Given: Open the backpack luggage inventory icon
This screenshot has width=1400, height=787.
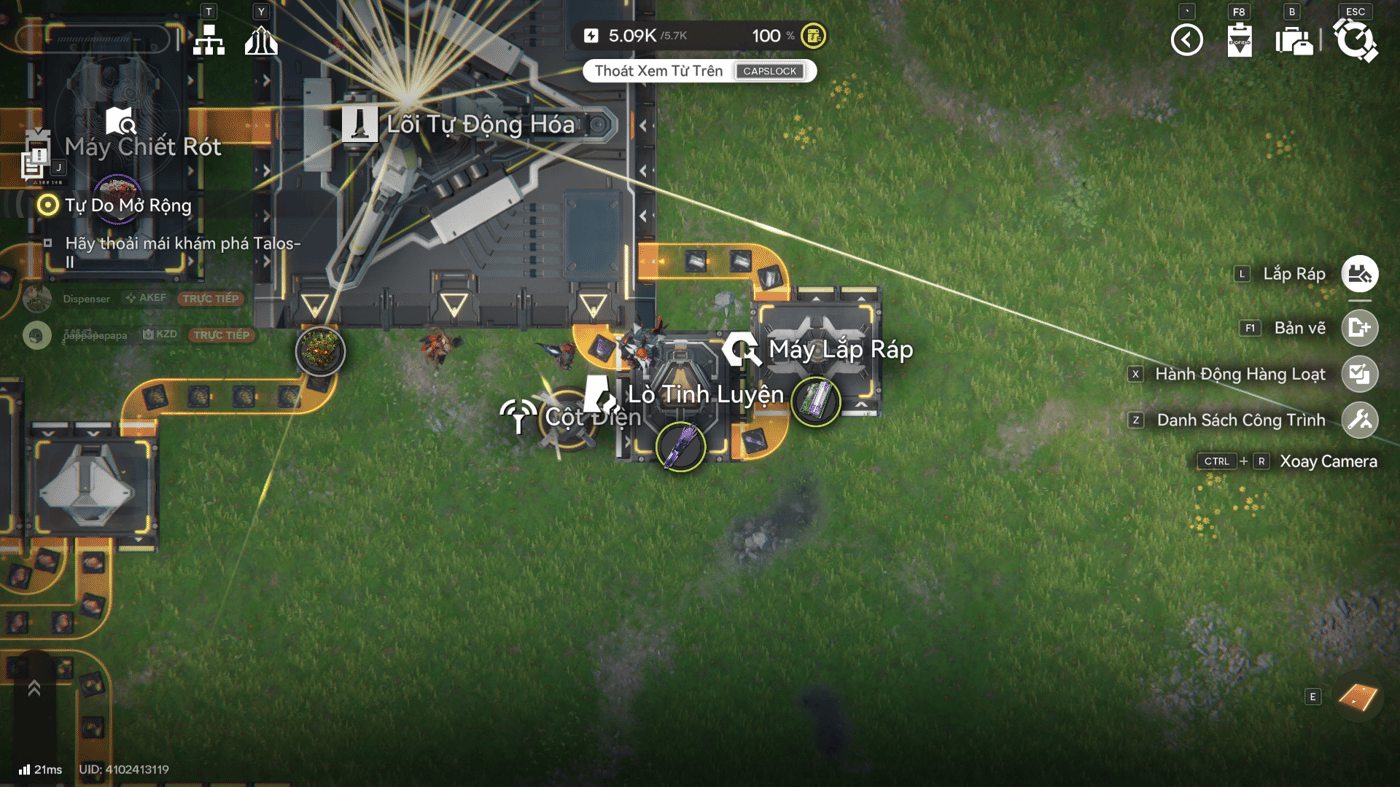Looking at the screenshot, I should point(1293,41).
